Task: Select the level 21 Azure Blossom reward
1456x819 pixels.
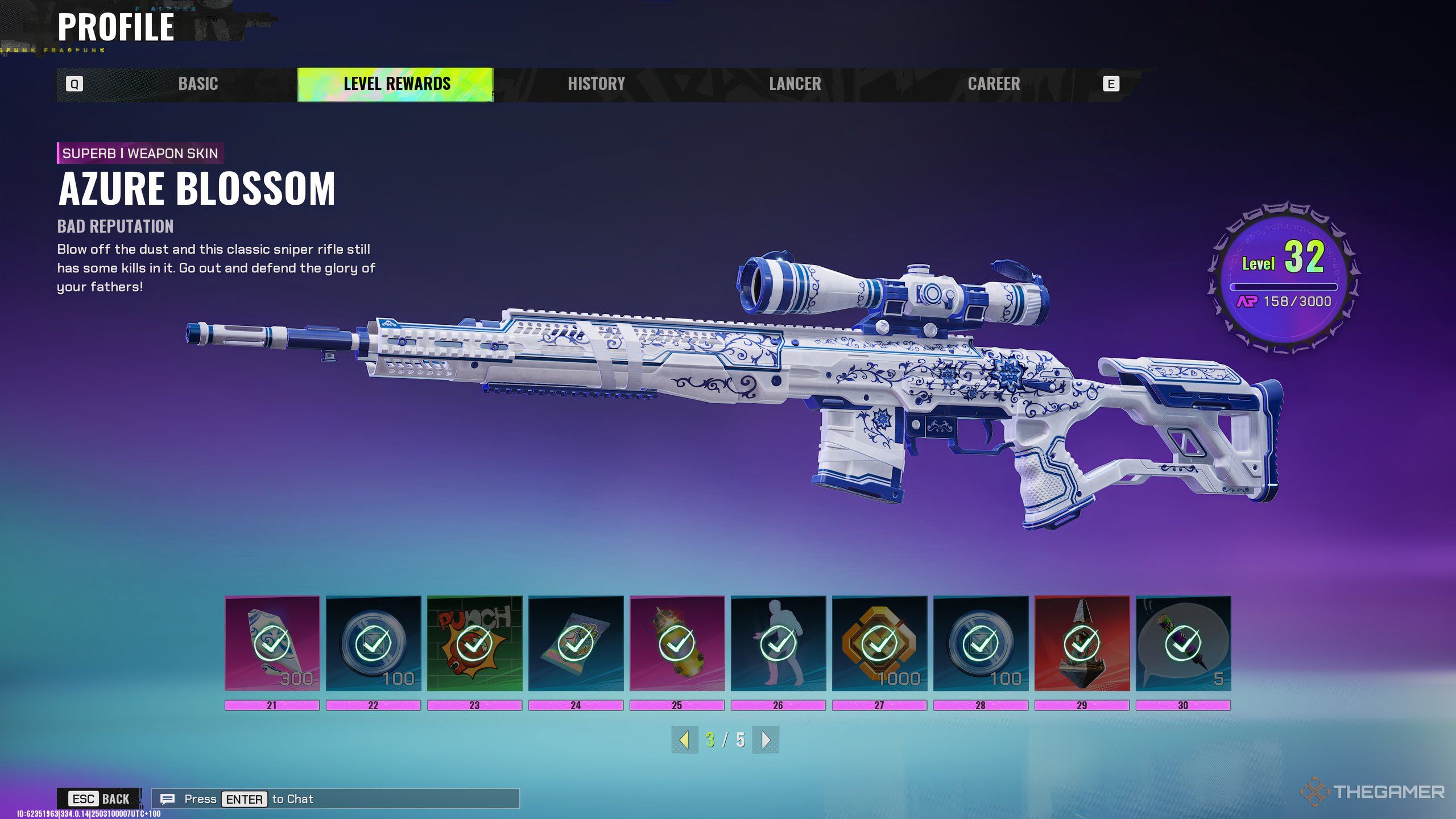Action: 272,643
